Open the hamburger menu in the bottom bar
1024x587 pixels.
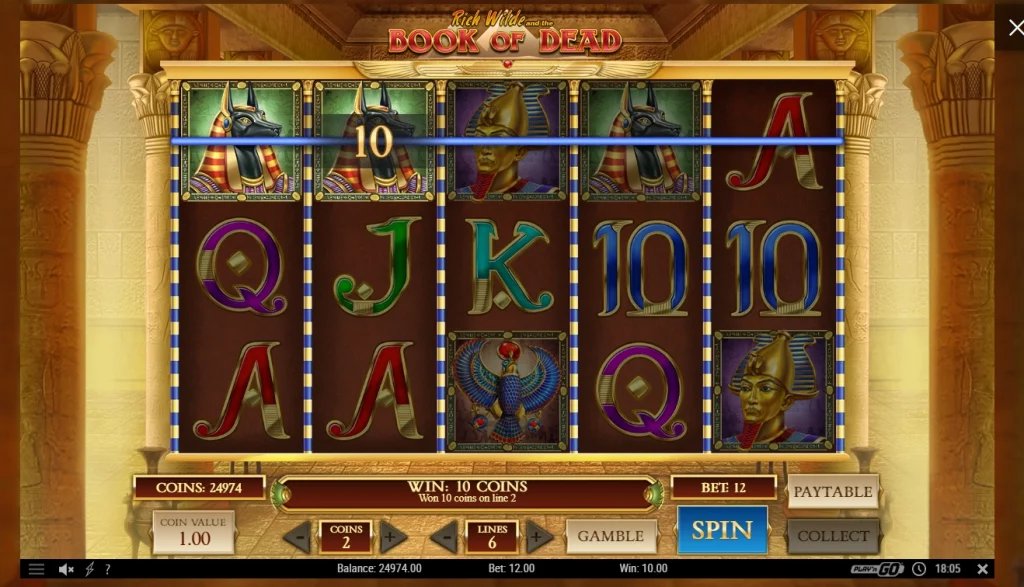click(x=36, y=569)
